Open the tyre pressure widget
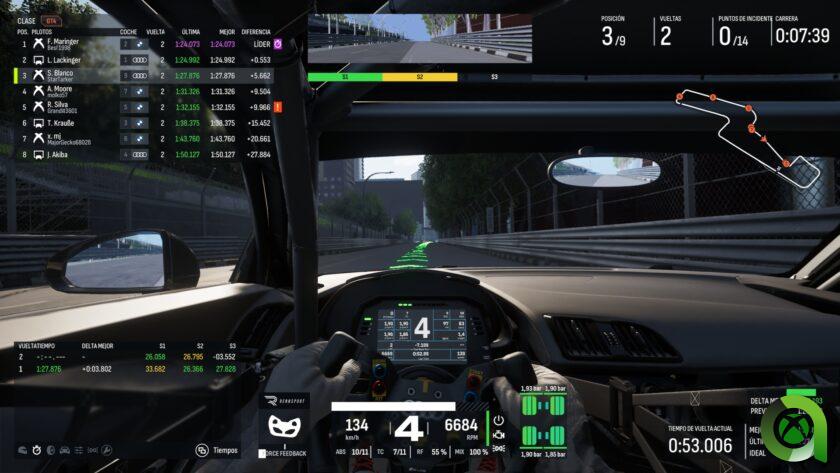The image size is (840, 473). pos(546,420)
